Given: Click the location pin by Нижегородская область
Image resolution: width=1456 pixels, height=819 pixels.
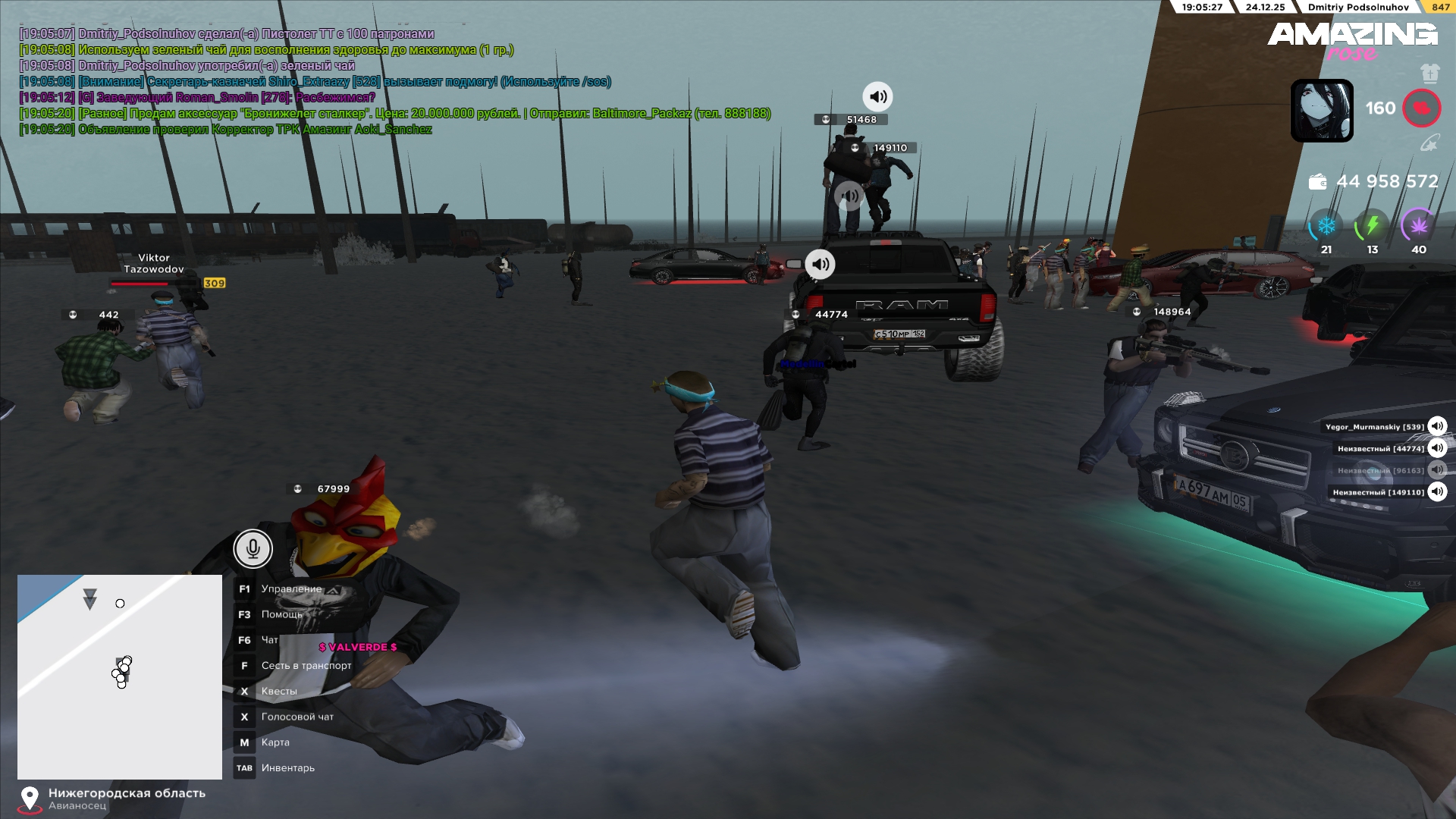Looking at the screenshot, I should pos(30,799).
